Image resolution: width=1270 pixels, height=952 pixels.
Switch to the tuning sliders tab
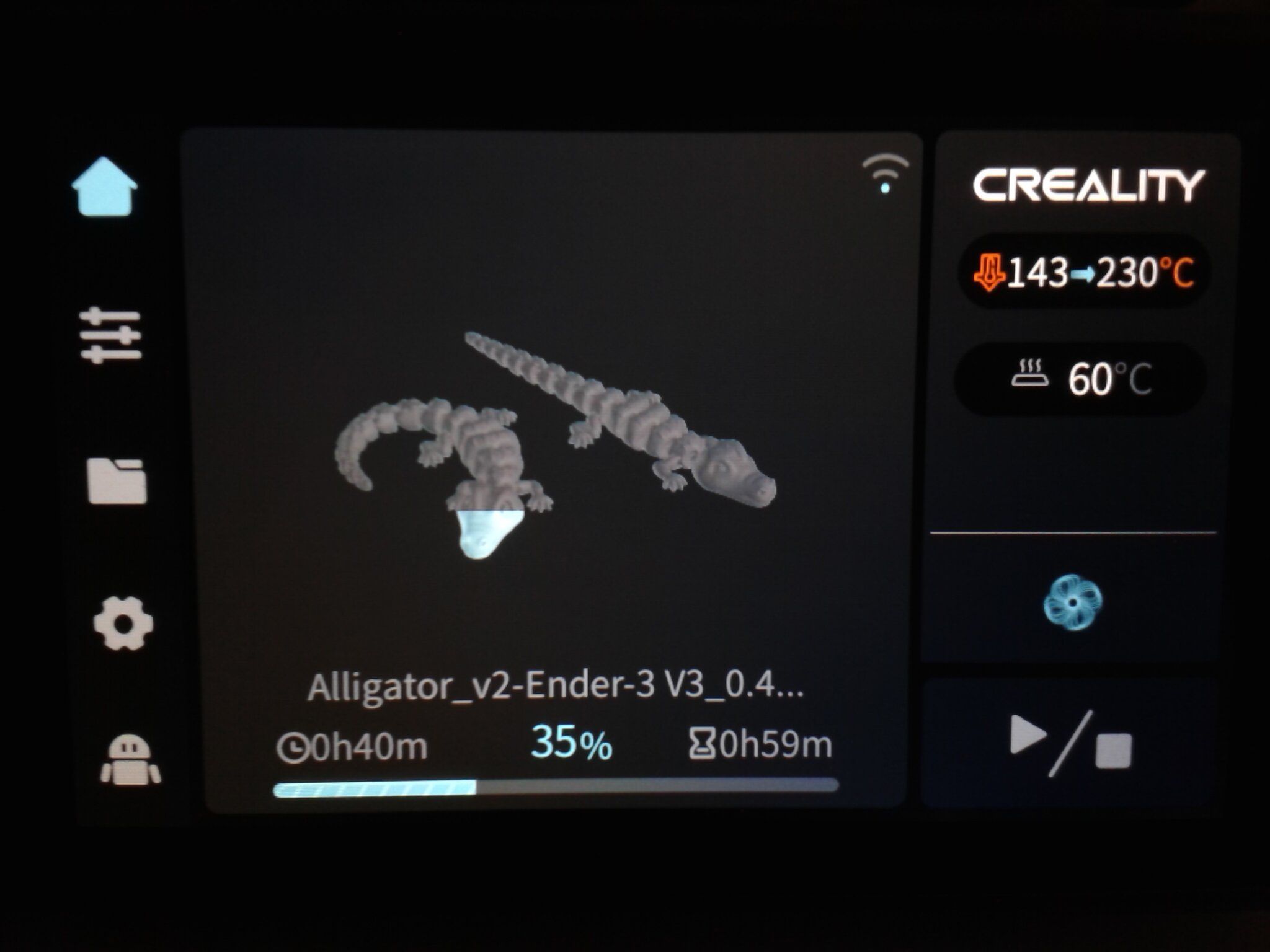coord(111,335)
